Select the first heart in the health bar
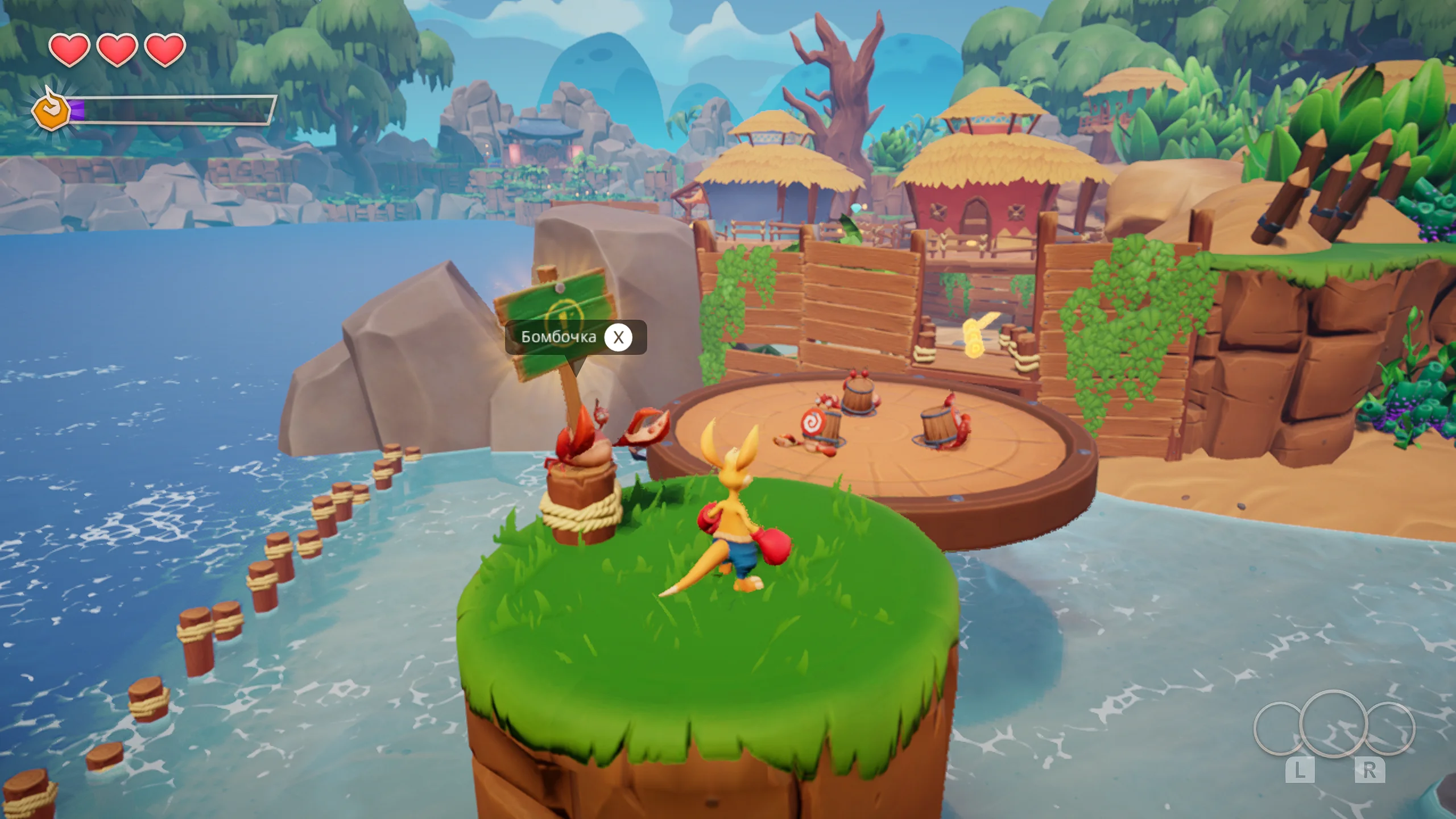 [68, 51]
